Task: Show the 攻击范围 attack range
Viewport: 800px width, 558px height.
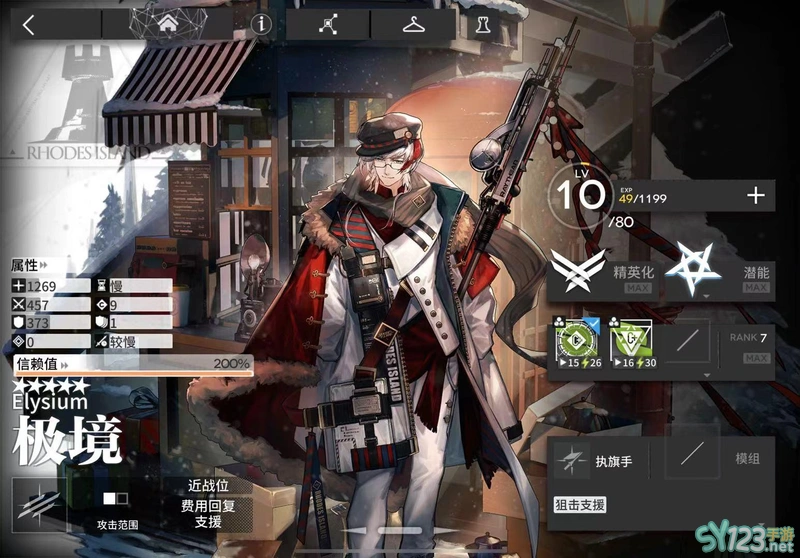Action: (117, 506)
